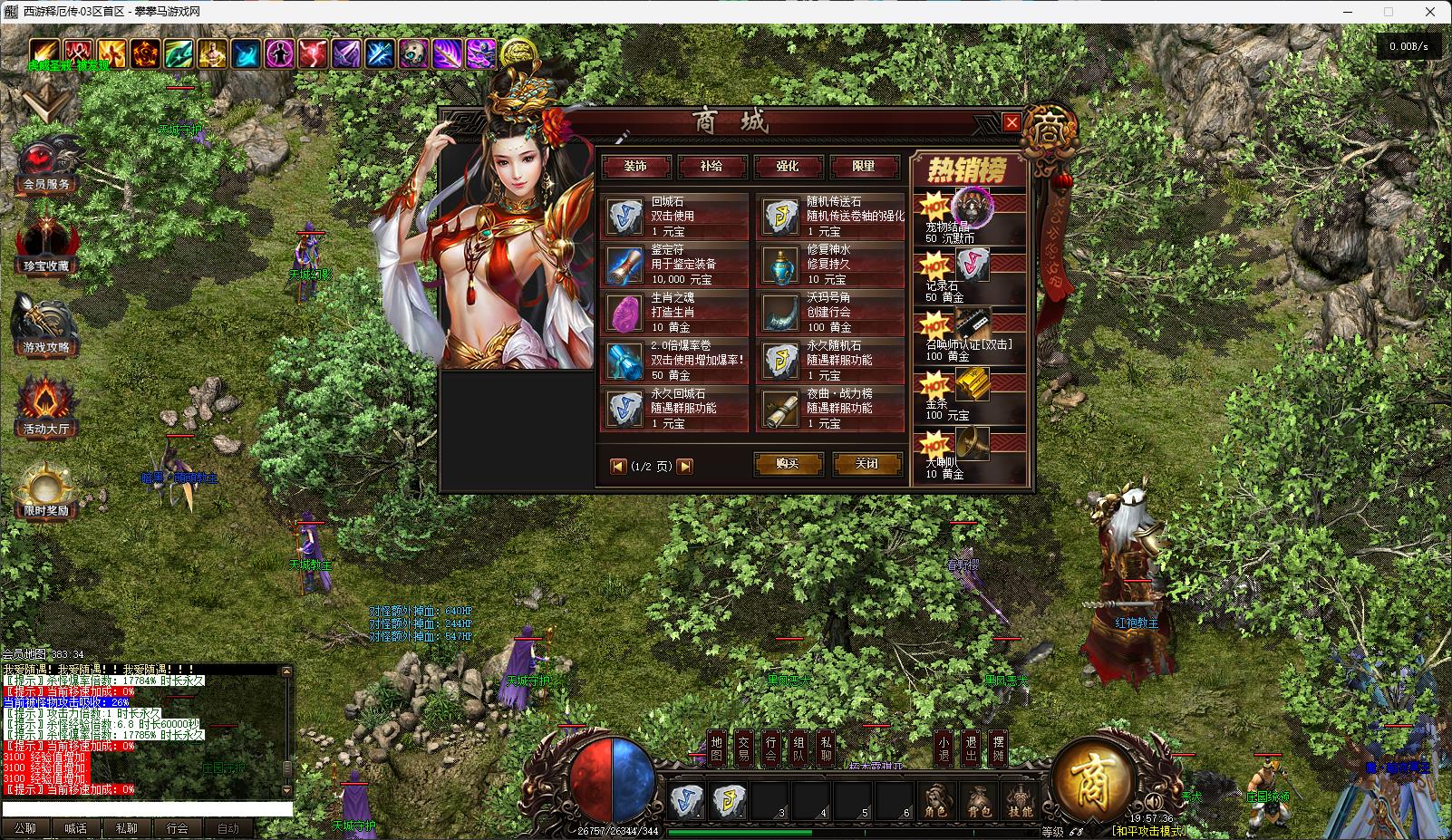The width and height of the screenshot is (1452, 840).
Task: Open the 地图 map button
Action: pos(716,748)
